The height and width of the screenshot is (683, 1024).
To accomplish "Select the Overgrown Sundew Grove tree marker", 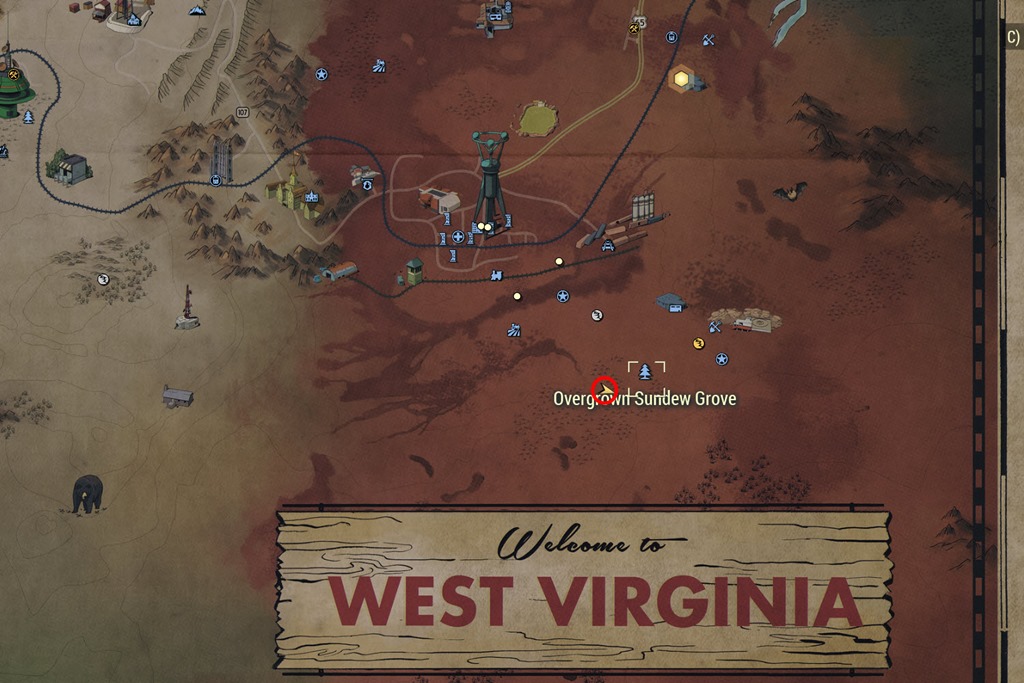I will (645, 372).
